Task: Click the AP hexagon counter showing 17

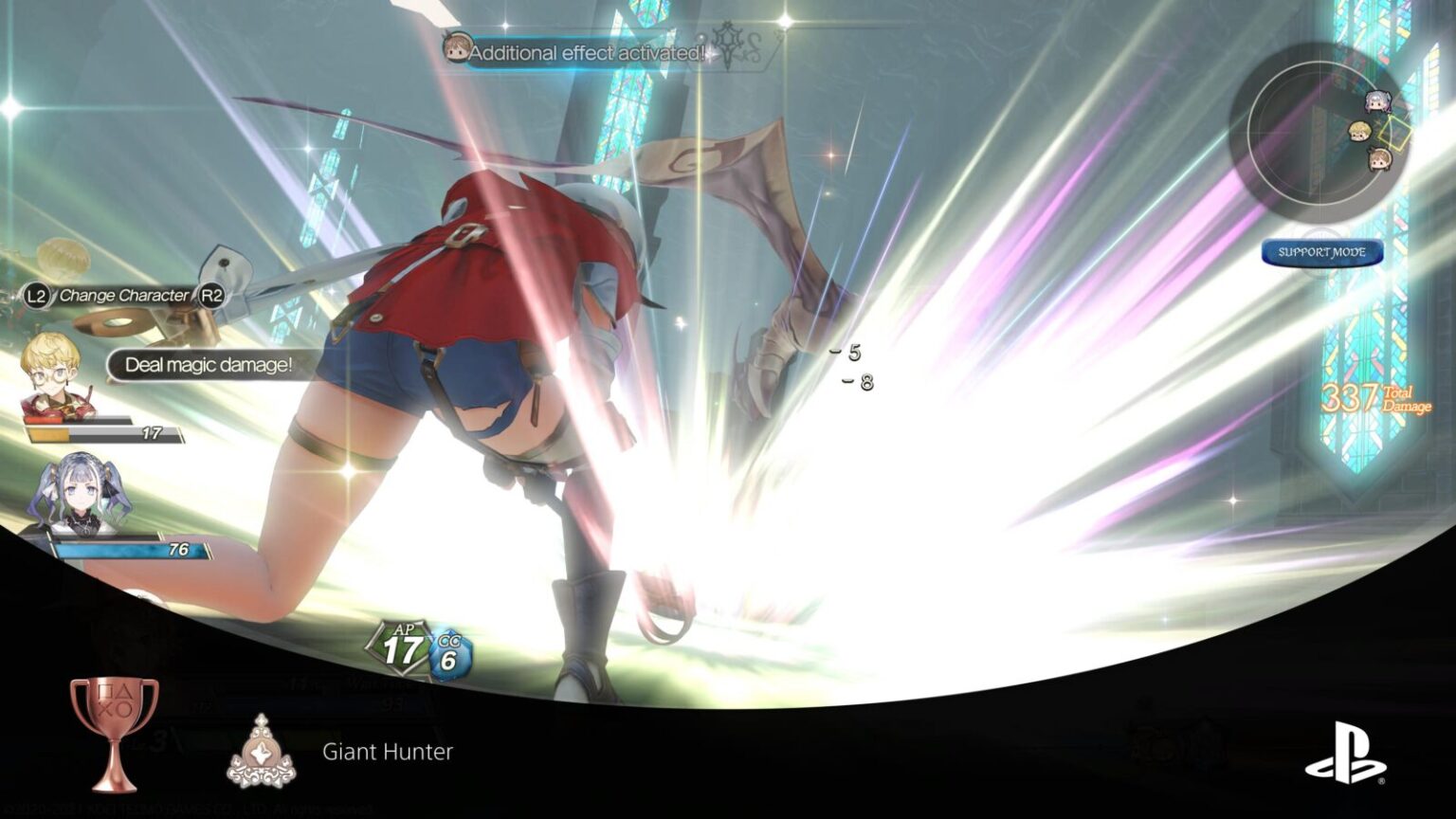Action: click(x=400, y=646)
